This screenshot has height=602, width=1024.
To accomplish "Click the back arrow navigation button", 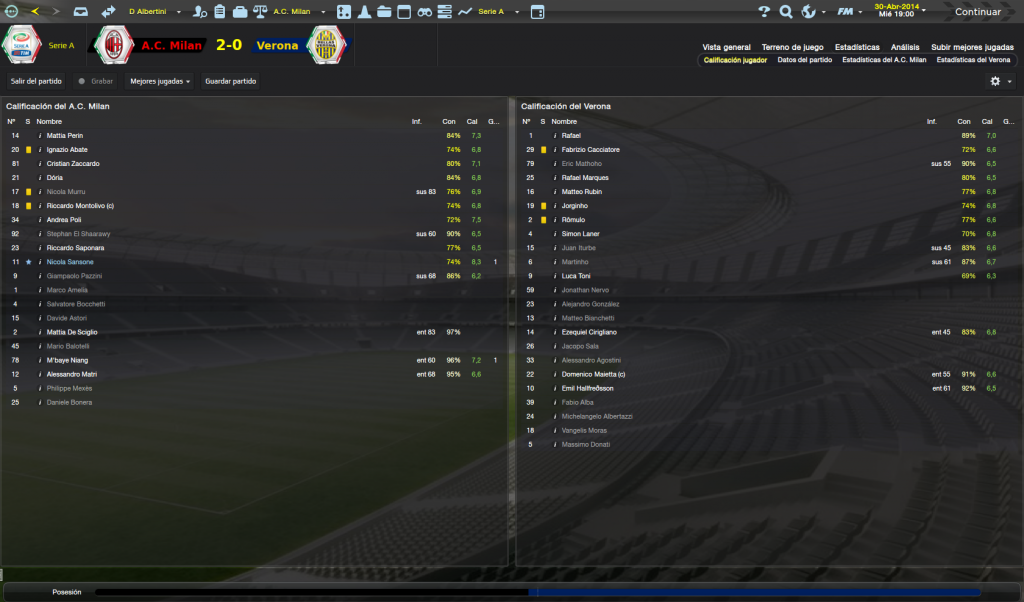I will click(36, 12).
